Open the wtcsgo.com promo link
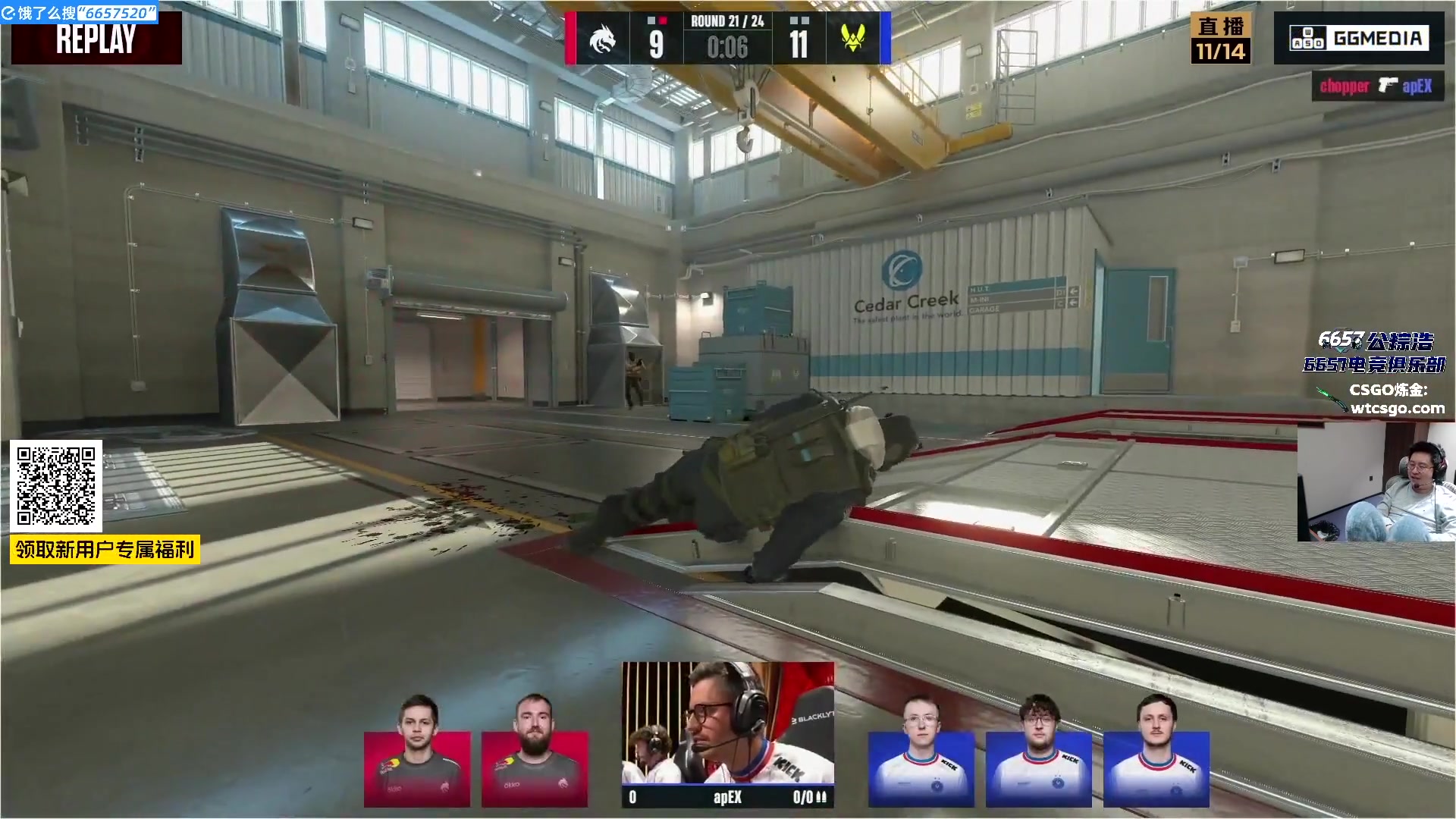The height and width of the screenshot is (819, 1456). click(x=1397, y=409)
